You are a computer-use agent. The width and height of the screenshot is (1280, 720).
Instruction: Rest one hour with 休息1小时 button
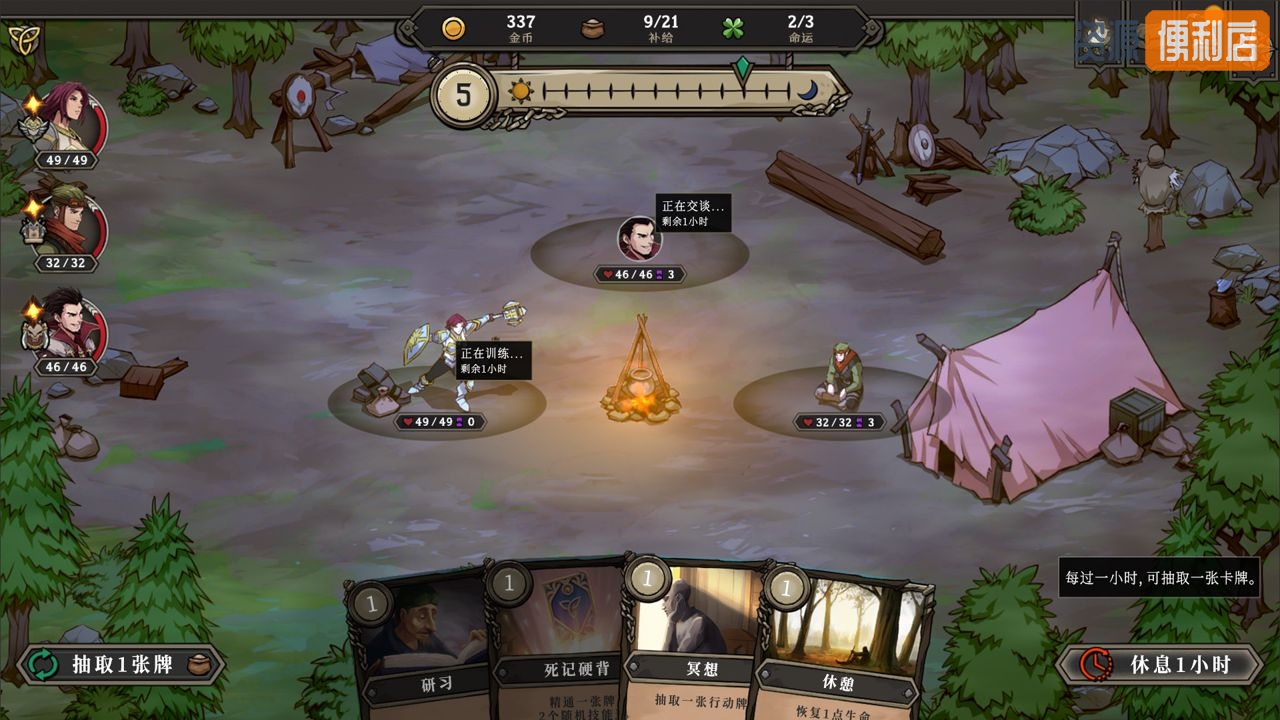tap(1159, 664)
